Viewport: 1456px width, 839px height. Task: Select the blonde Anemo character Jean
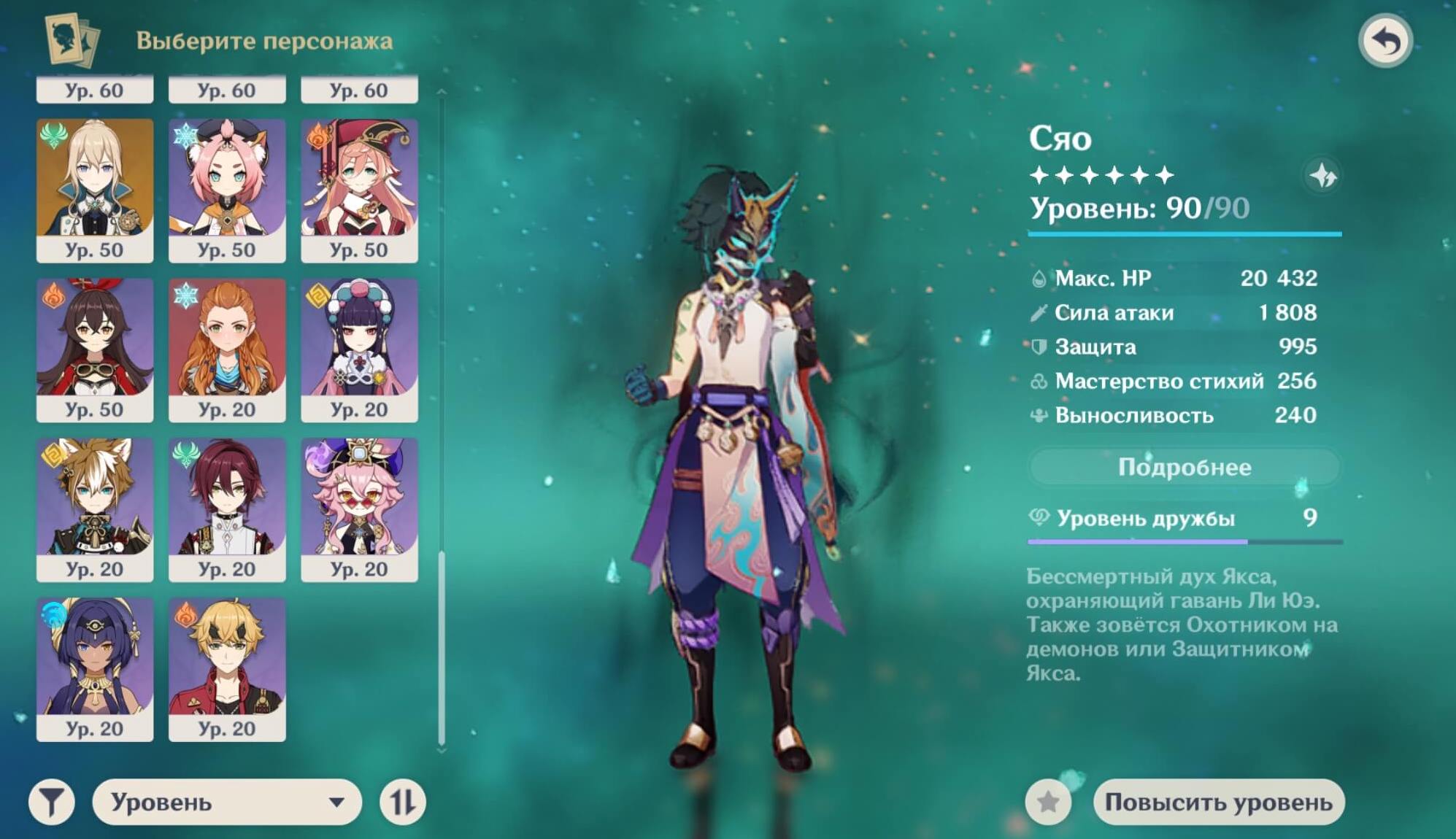click(x=95, y=190)
